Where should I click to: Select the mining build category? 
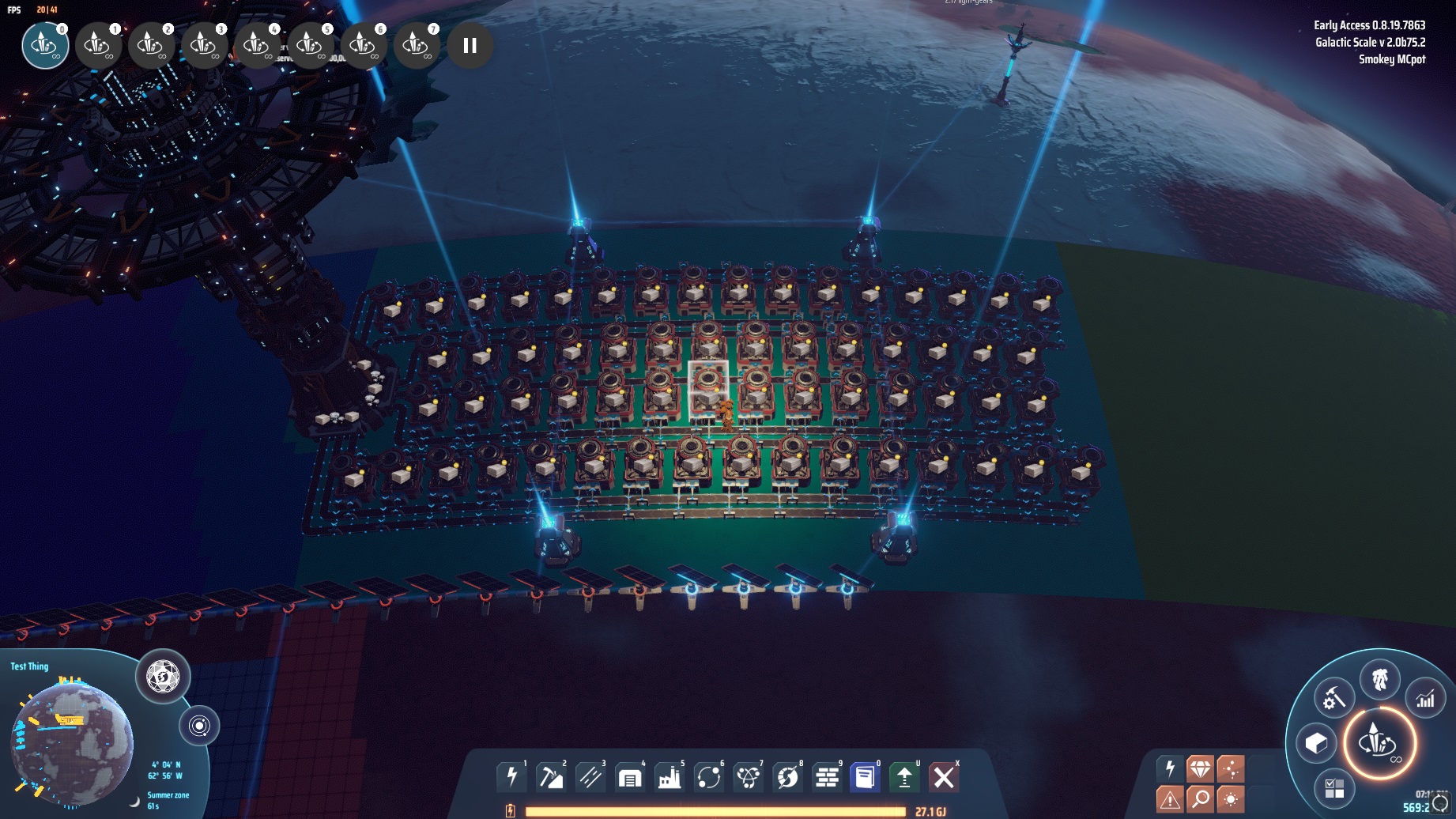551,777
